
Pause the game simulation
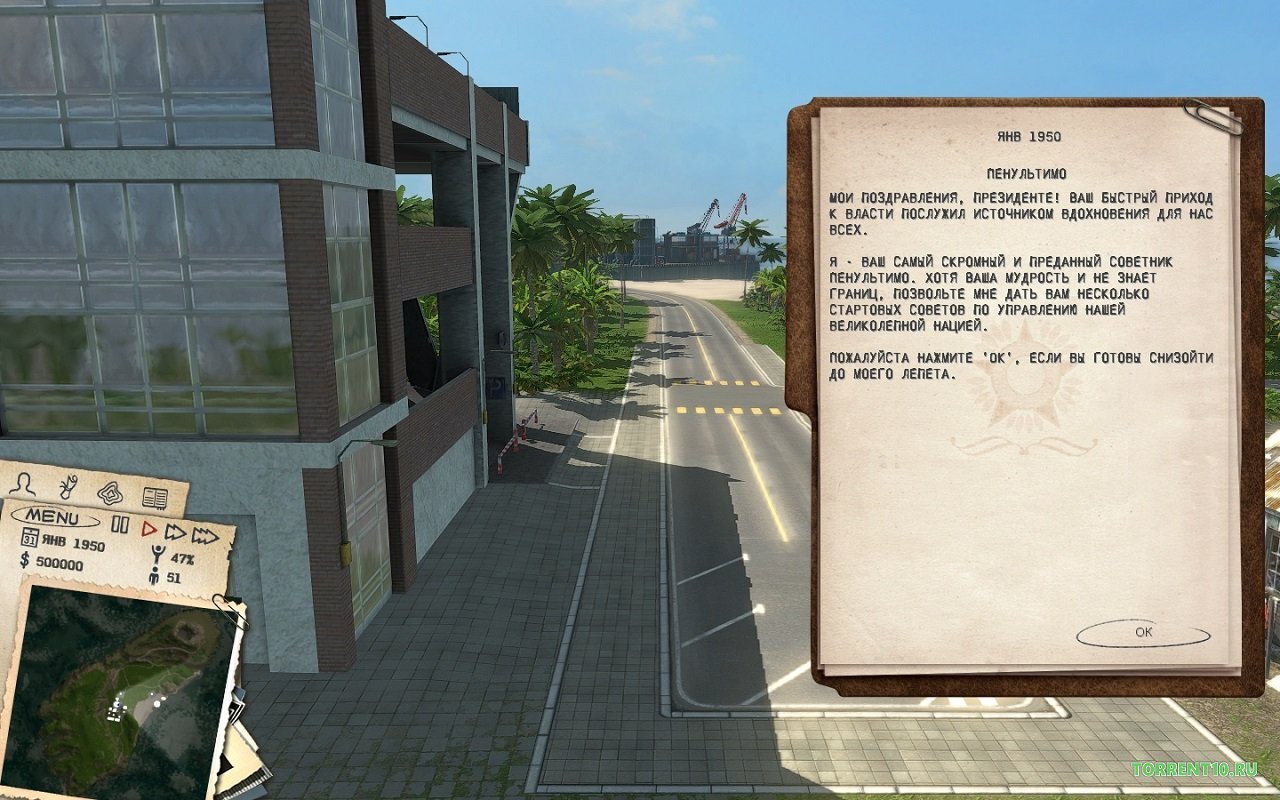click(x=120, y=524)
